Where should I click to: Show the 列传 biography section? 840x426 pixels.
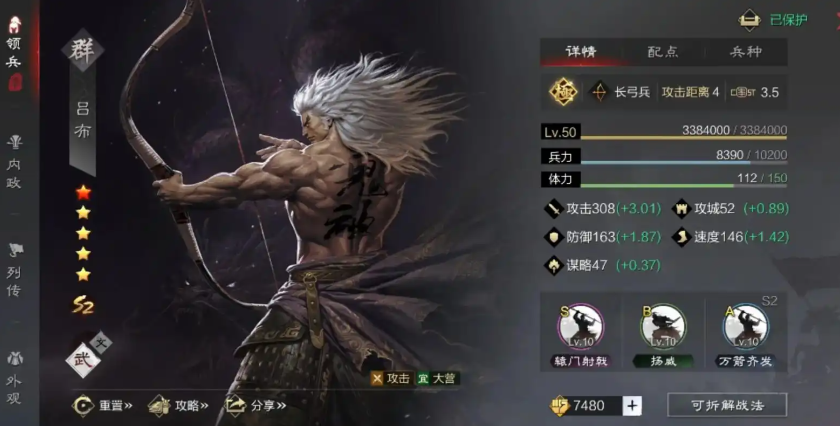coord(15,269)
